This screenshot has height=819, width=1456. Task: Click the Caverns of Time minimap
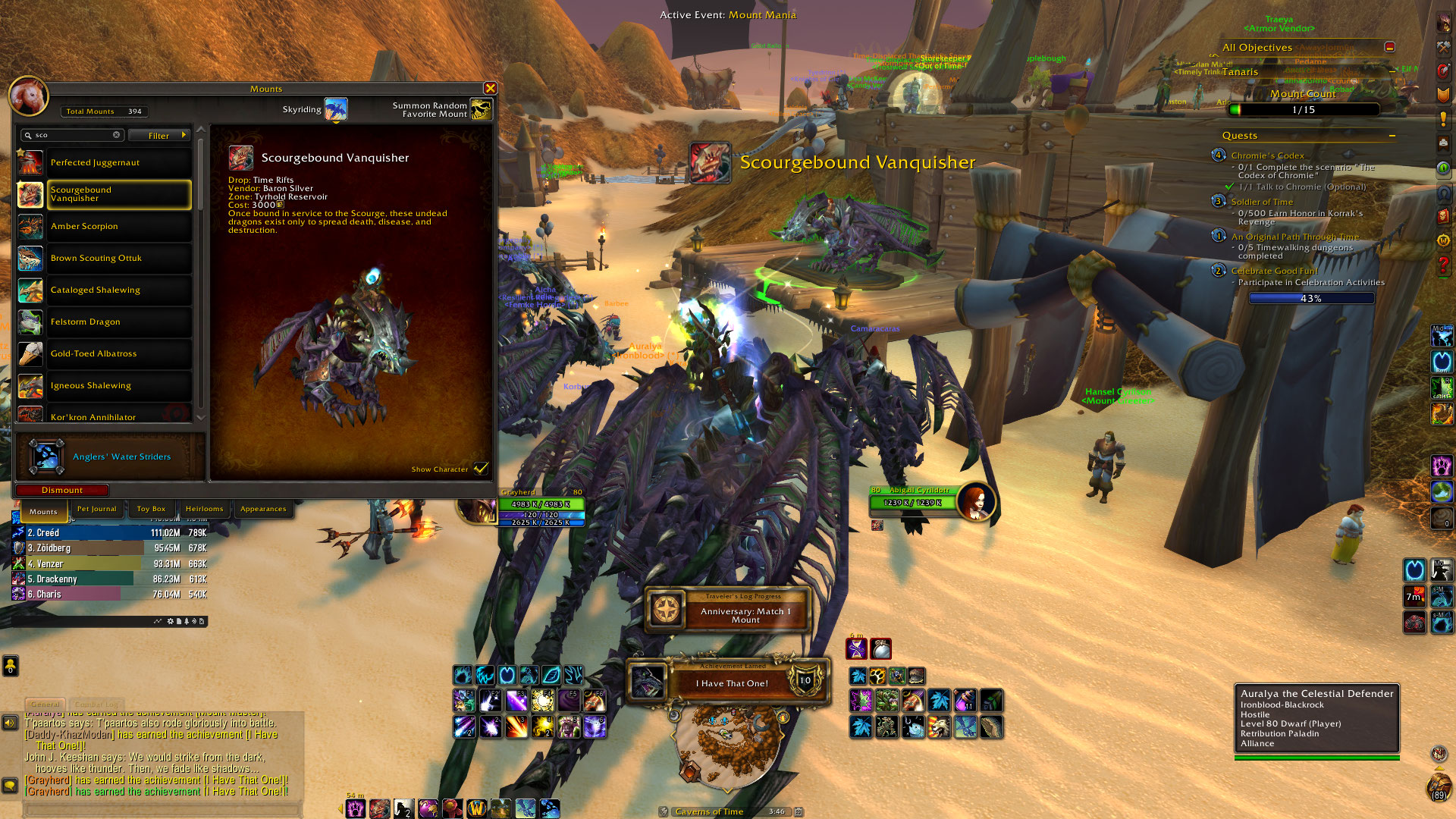[x=726, y=745]
